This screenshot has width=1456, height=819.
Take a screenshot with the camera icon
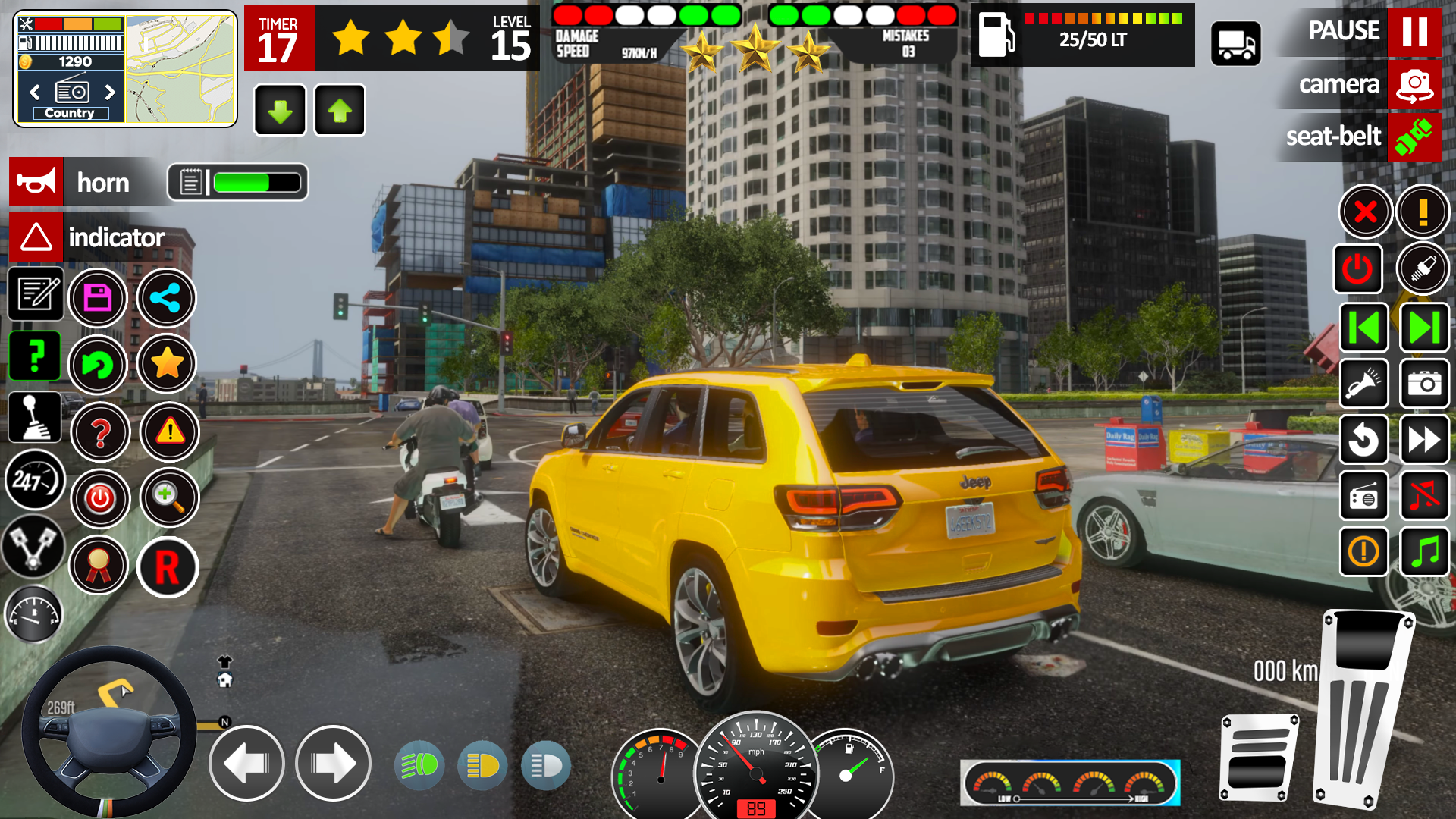click(1423, 384)
